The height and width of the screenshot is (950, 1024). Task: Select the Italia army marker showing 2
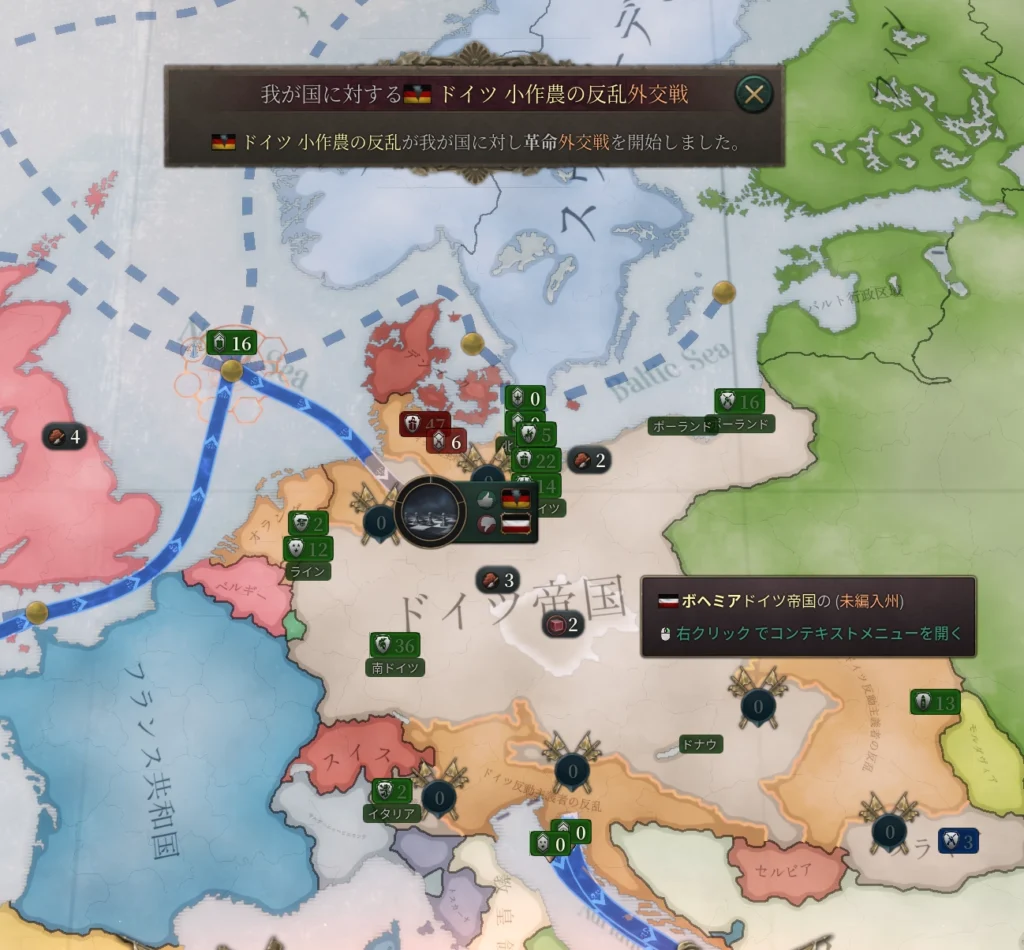tap(391, 791)
